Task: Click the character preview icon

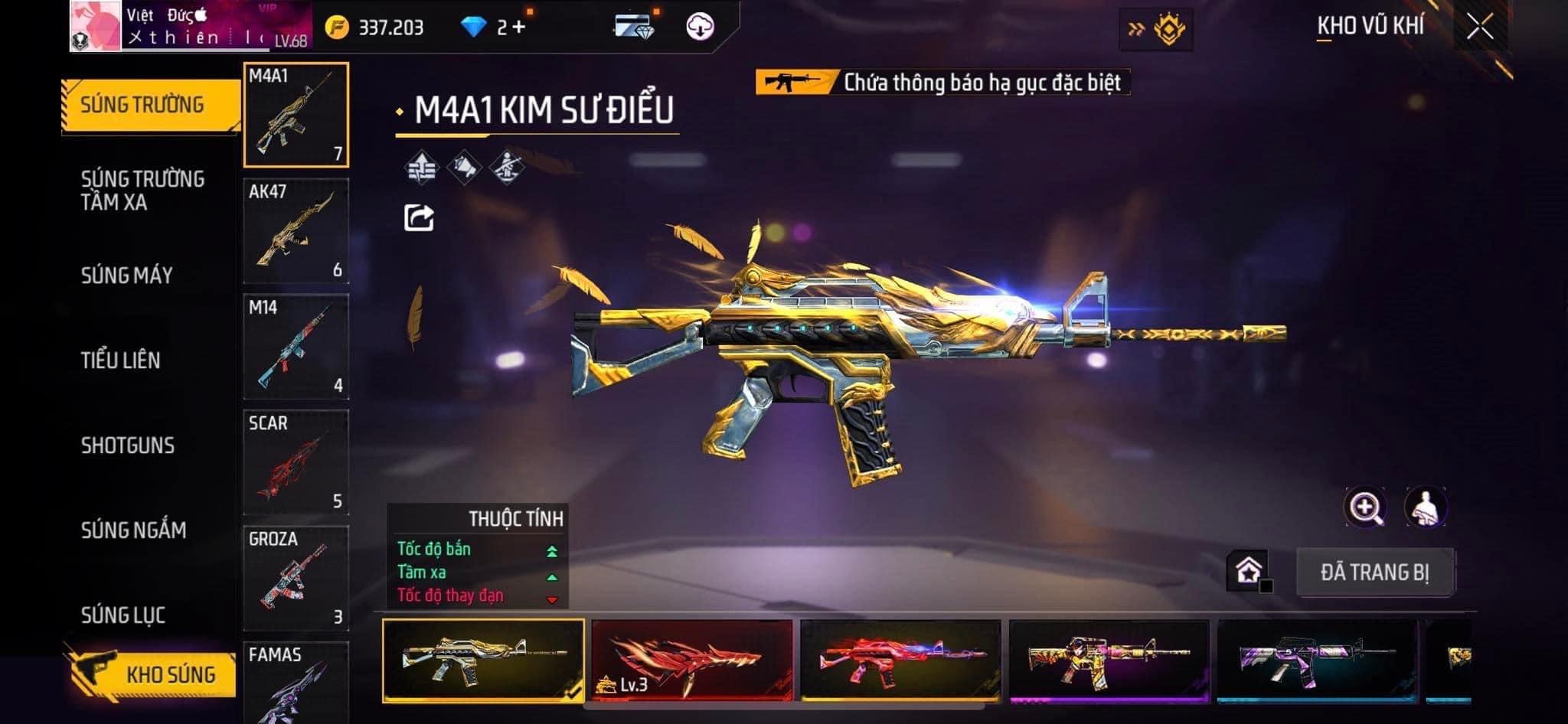Action: [x=1425, y=507]
